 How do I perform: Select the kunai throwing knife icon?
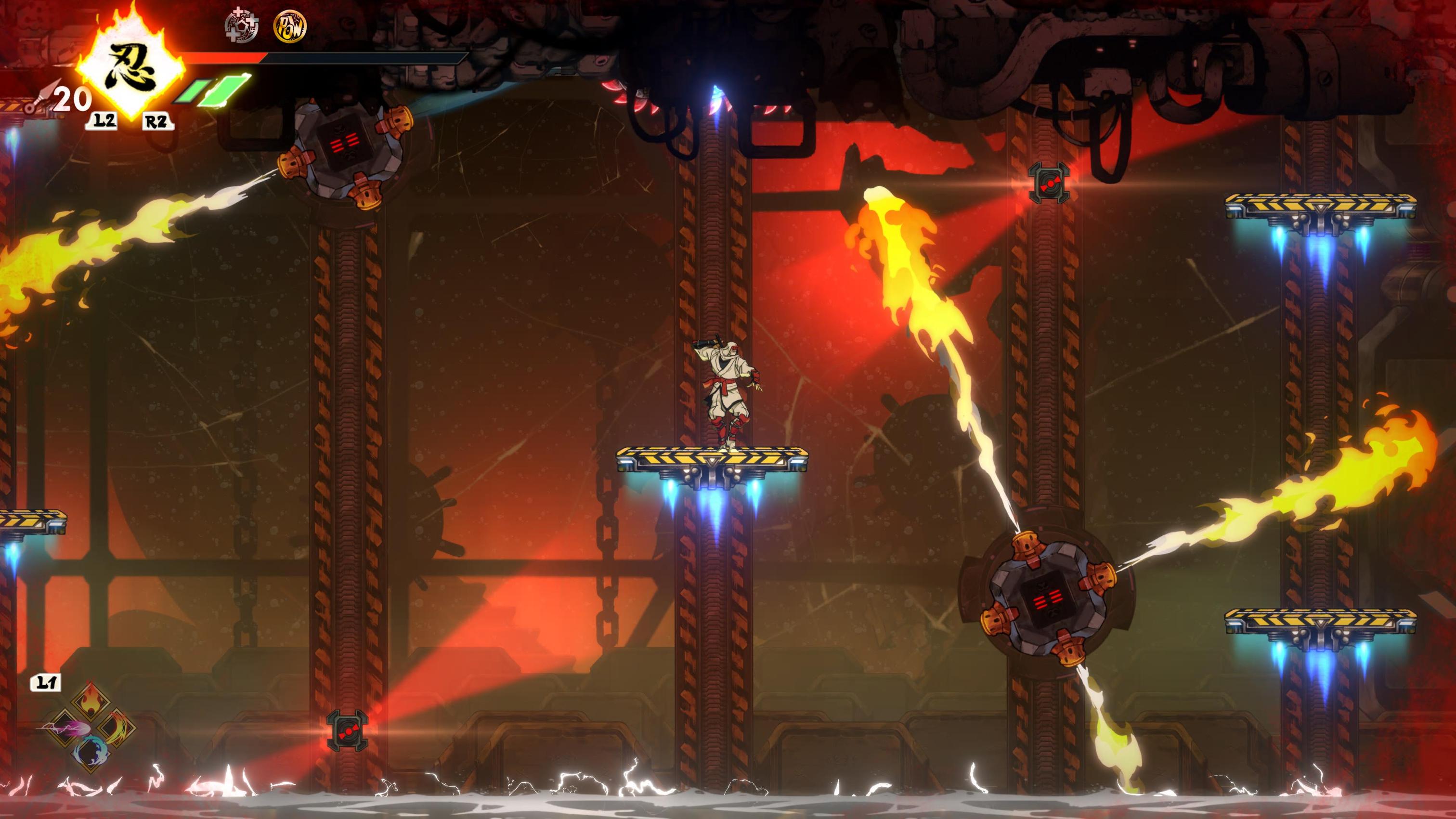tap(41, 97)
